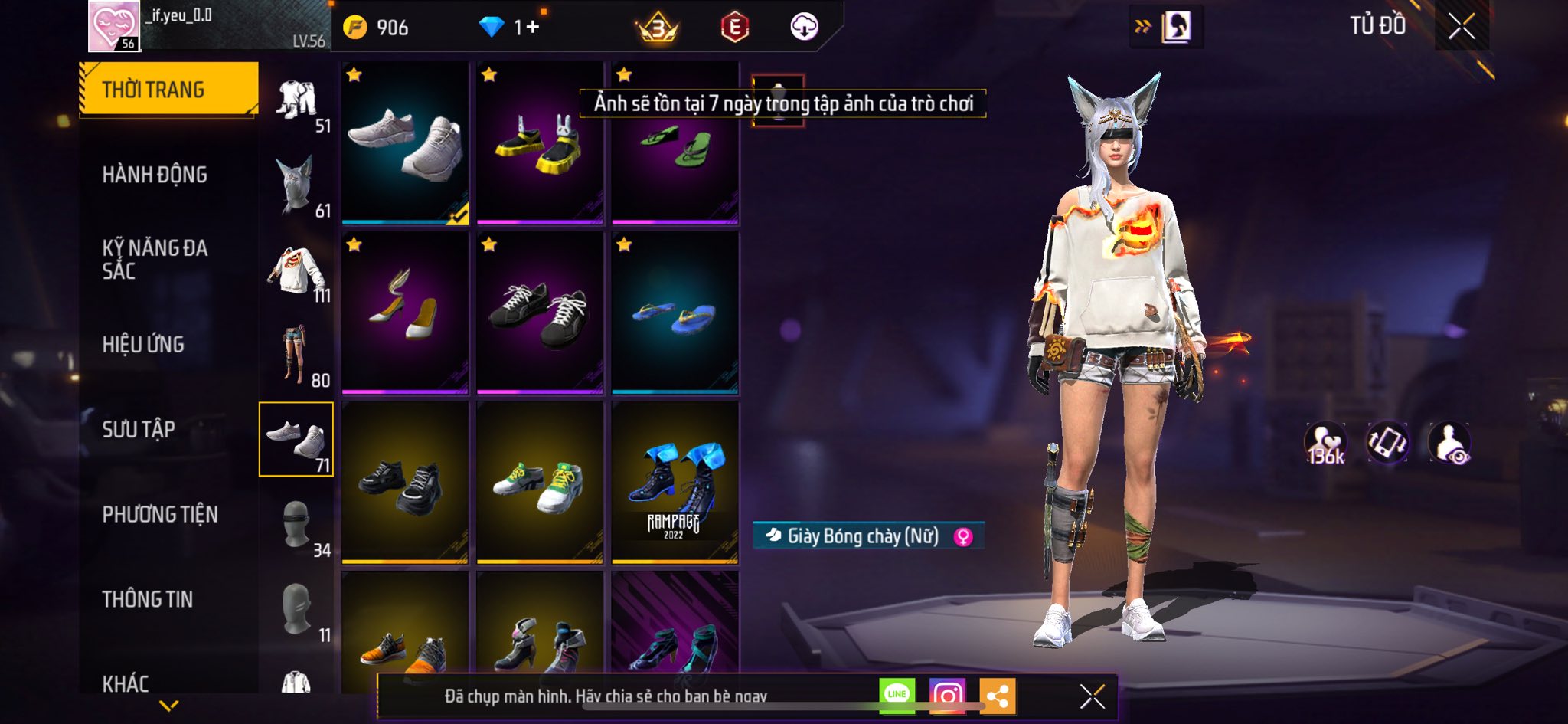Image resolution: width=1568 pixels, height=724 pixels.
Task: Dismiss the screenshot share notification
Action: [x=1092, y=696]
